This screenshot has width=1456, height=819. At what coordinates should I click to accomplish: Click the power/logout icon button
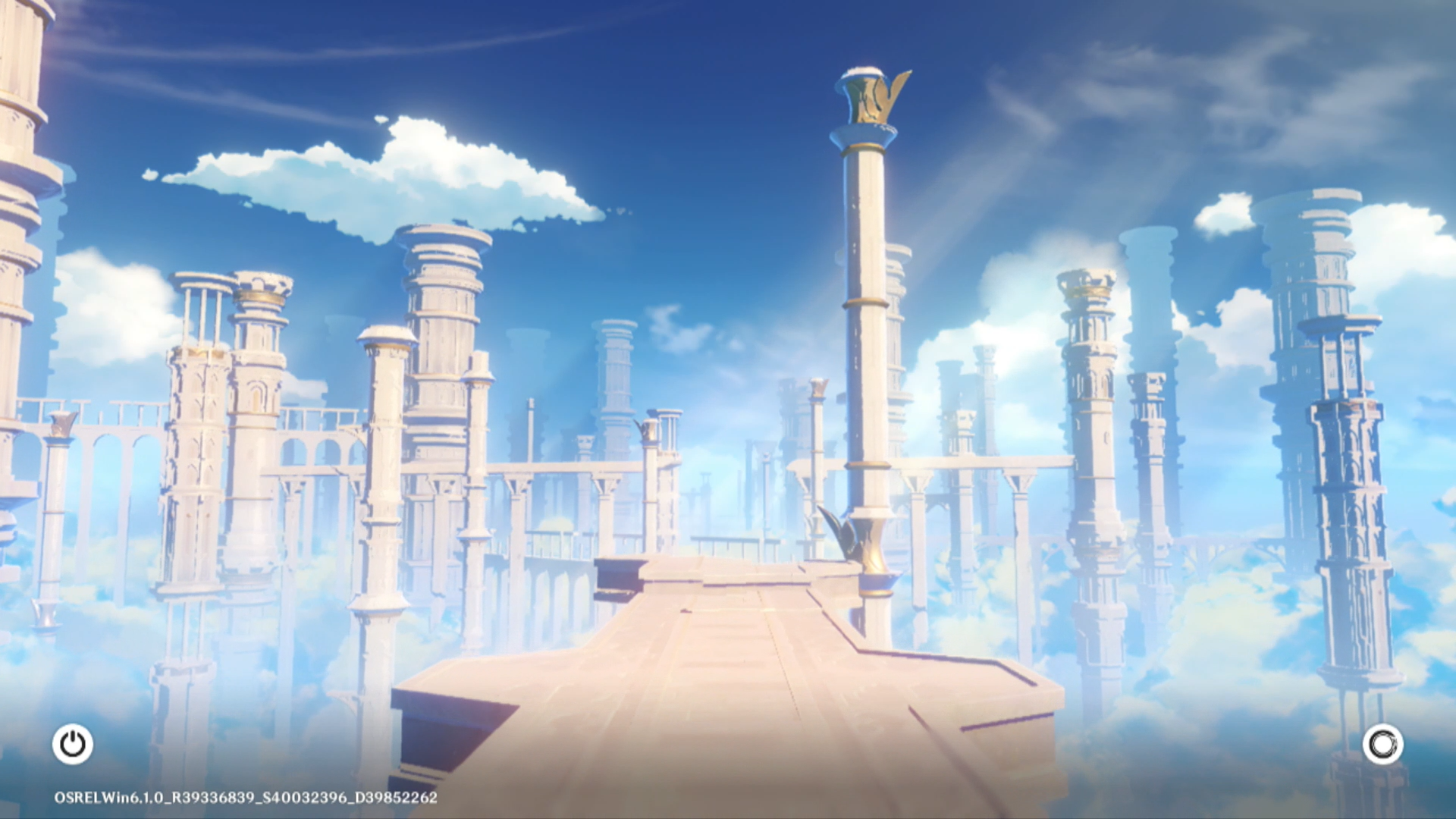73,744
